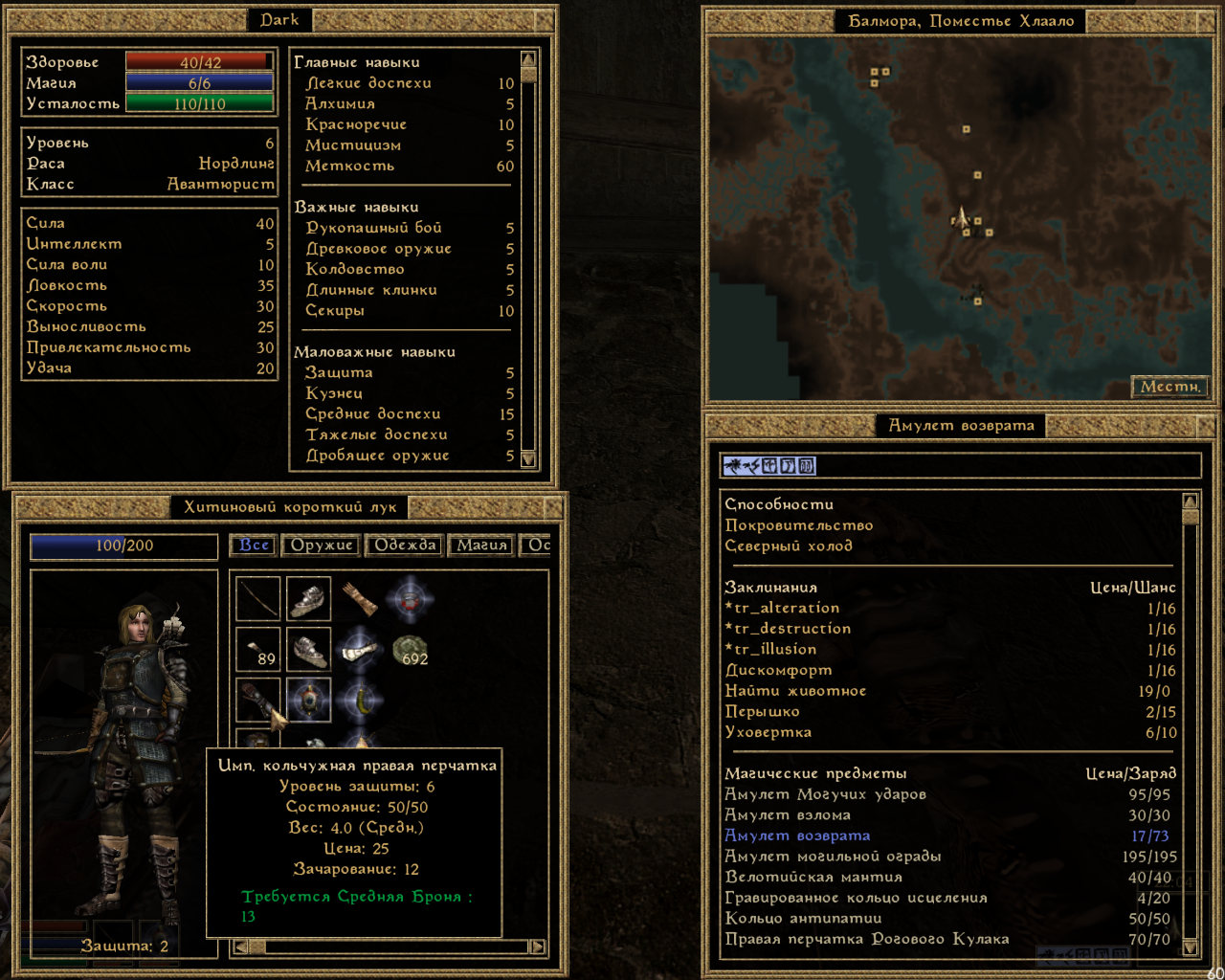The image size is (1225, 980).
Task: Select Кольцо антипатии in the list
Action: point(803,919)
